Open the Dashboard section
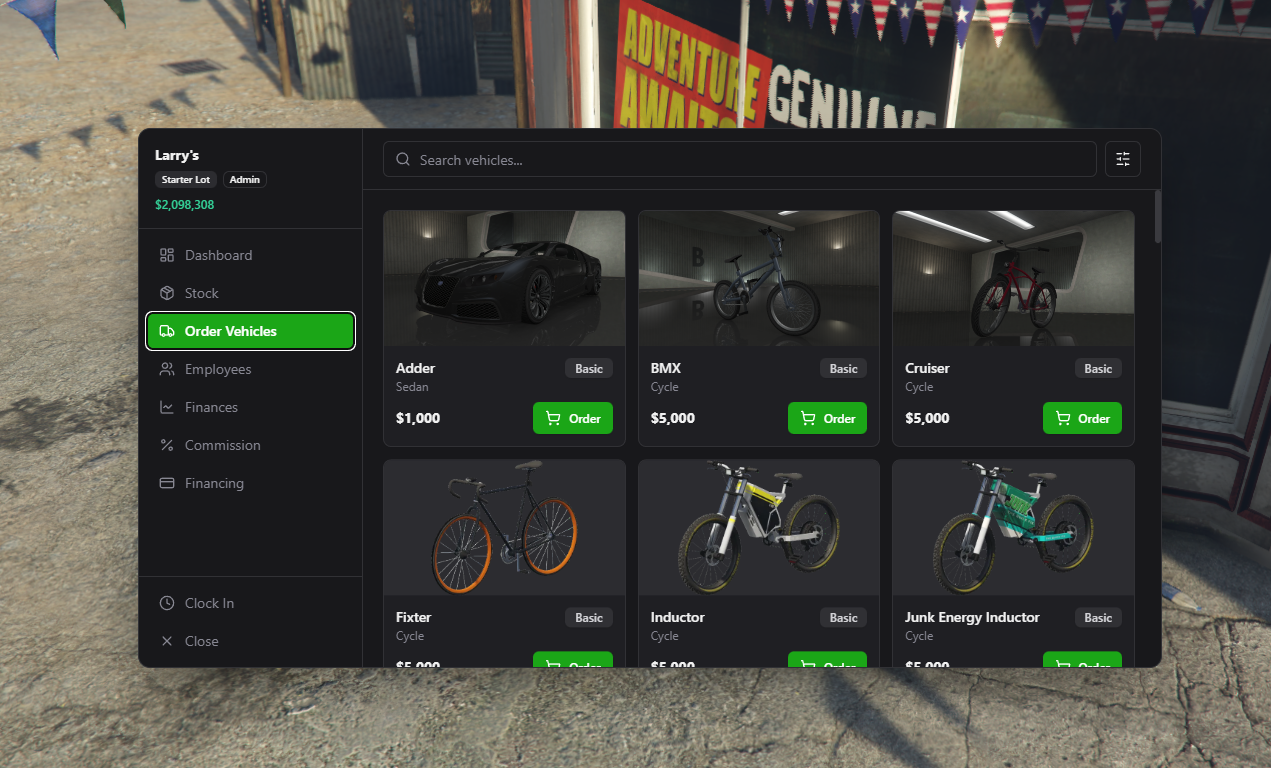1271x768 pixels. tap(218, 255)
